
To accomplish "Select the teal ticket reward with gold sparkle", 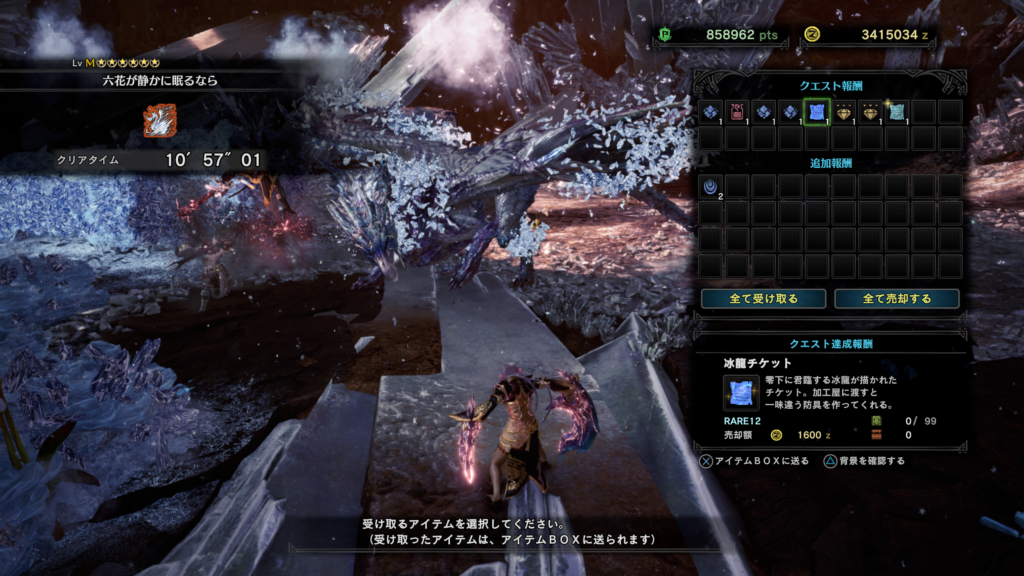I will [897, 111].
